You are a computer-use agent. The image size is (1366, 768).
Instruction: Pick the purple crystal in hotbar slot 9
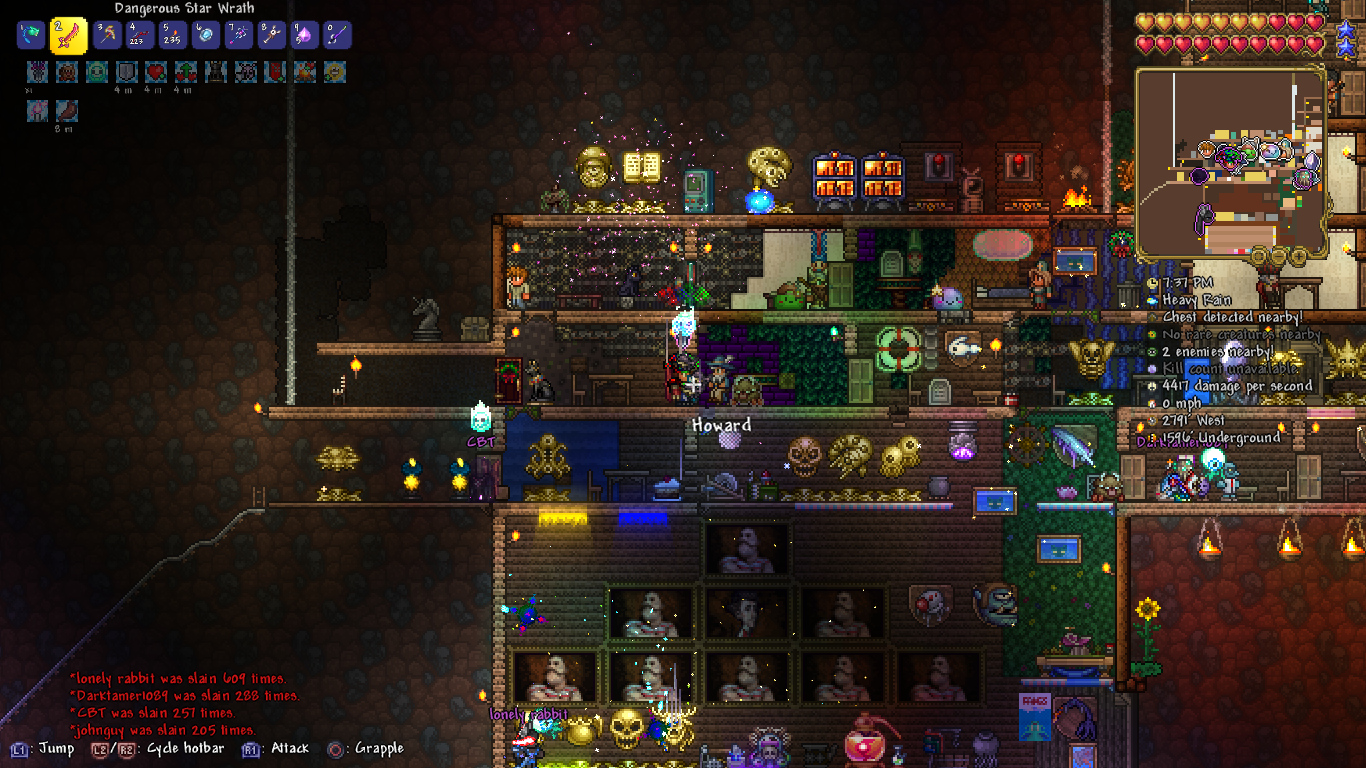pos(304,36)
